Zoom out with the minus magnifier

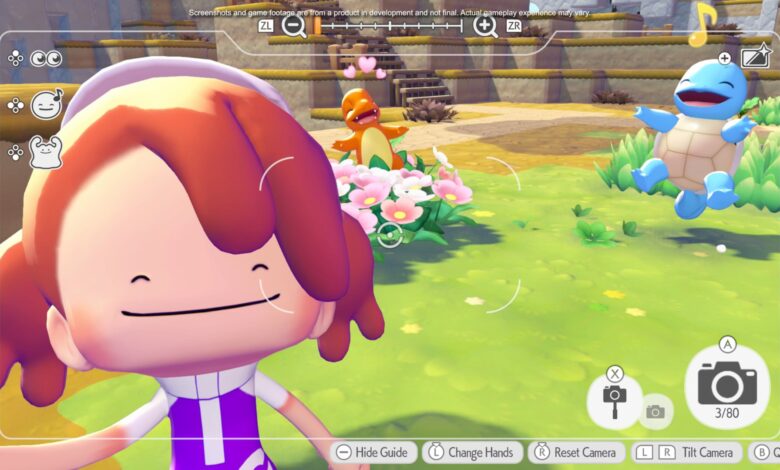tap(293, 26)
